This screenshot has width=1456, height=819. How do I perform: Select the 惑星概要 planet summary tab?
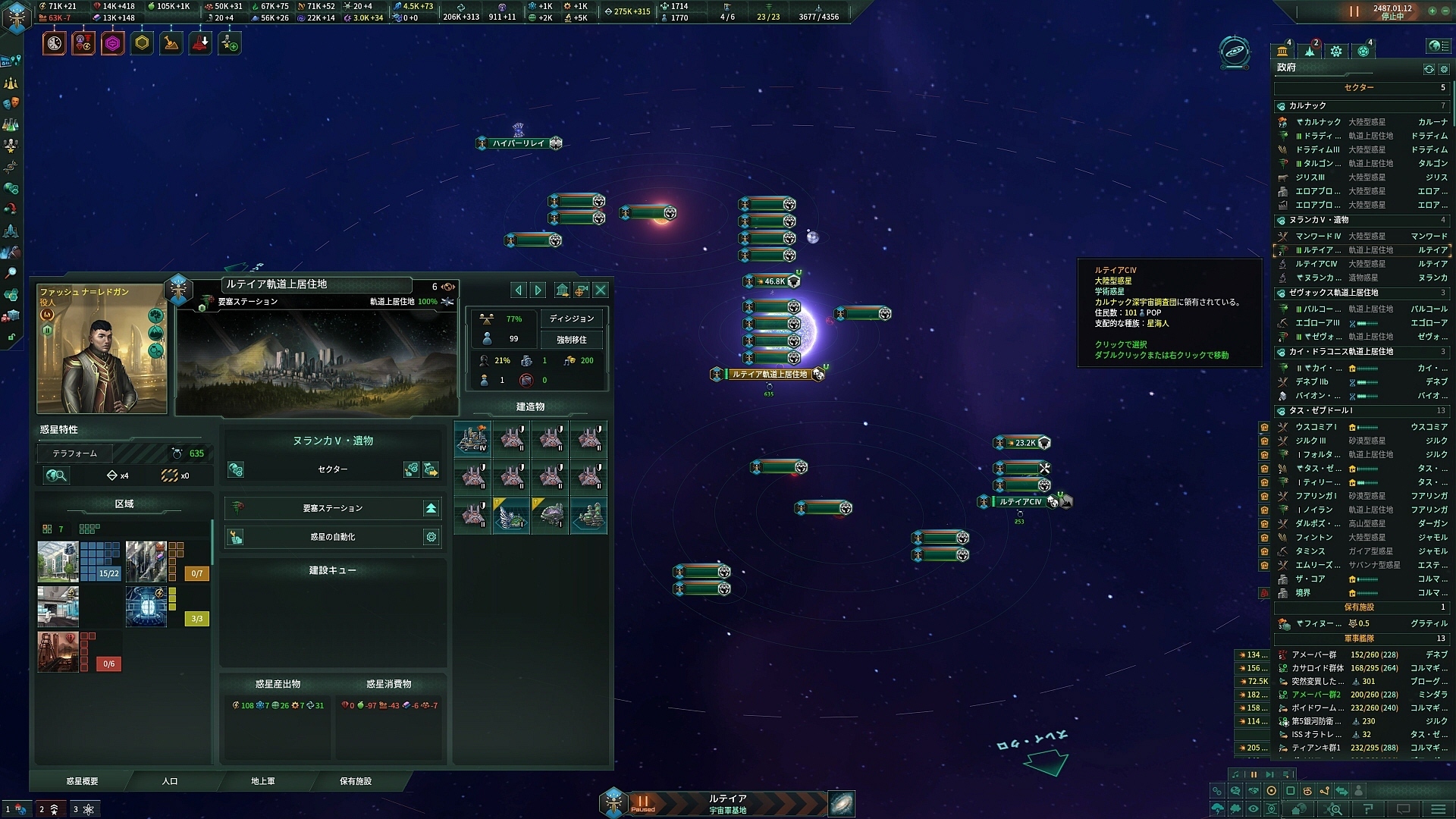pos(82,781)
